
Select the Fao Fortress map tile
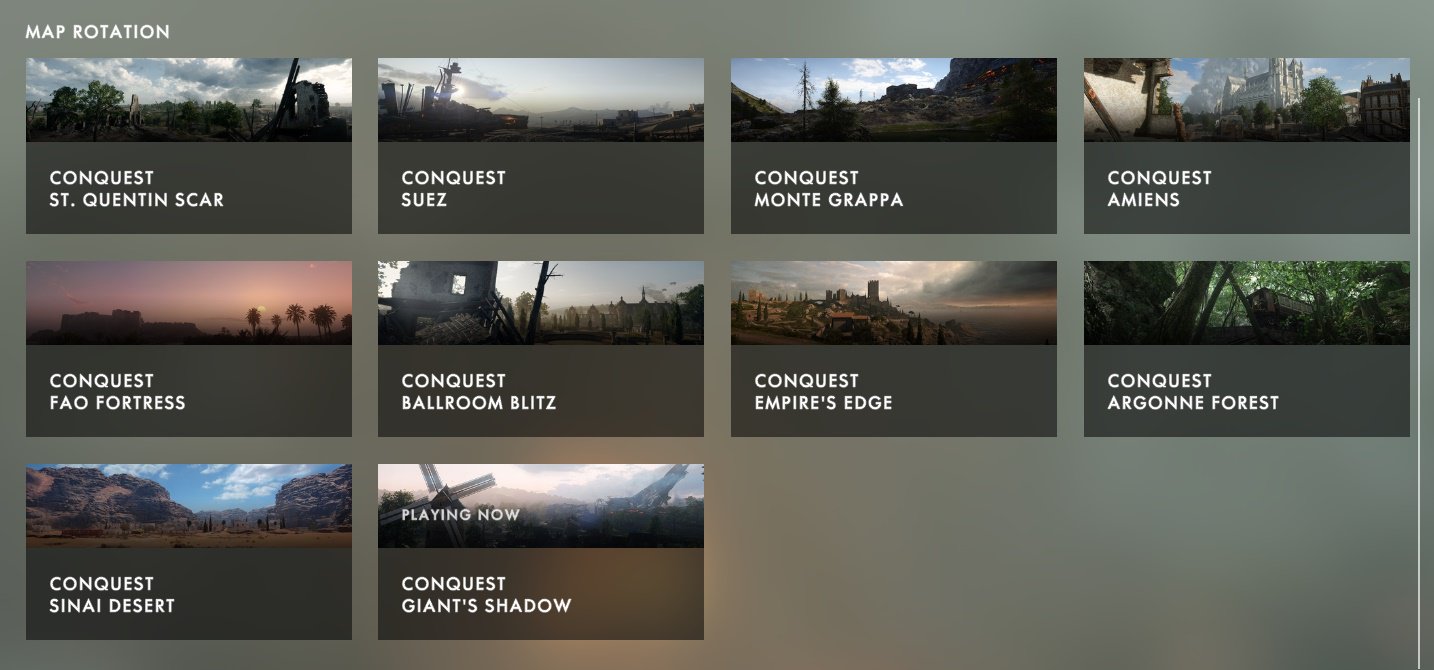pyautogui.click(x=188, y=349)
